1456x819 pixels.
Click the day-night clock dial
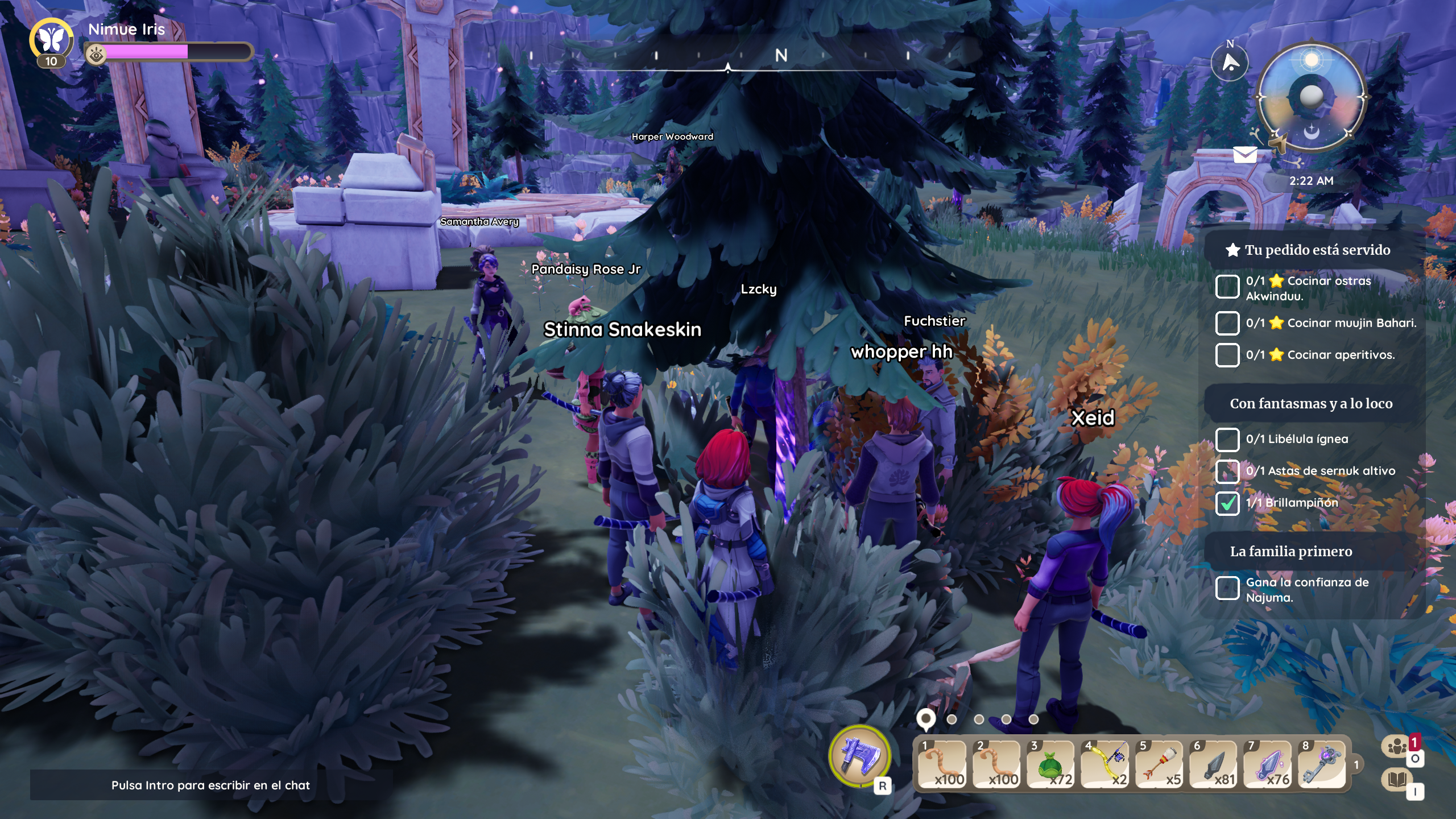click(1311, 97)
